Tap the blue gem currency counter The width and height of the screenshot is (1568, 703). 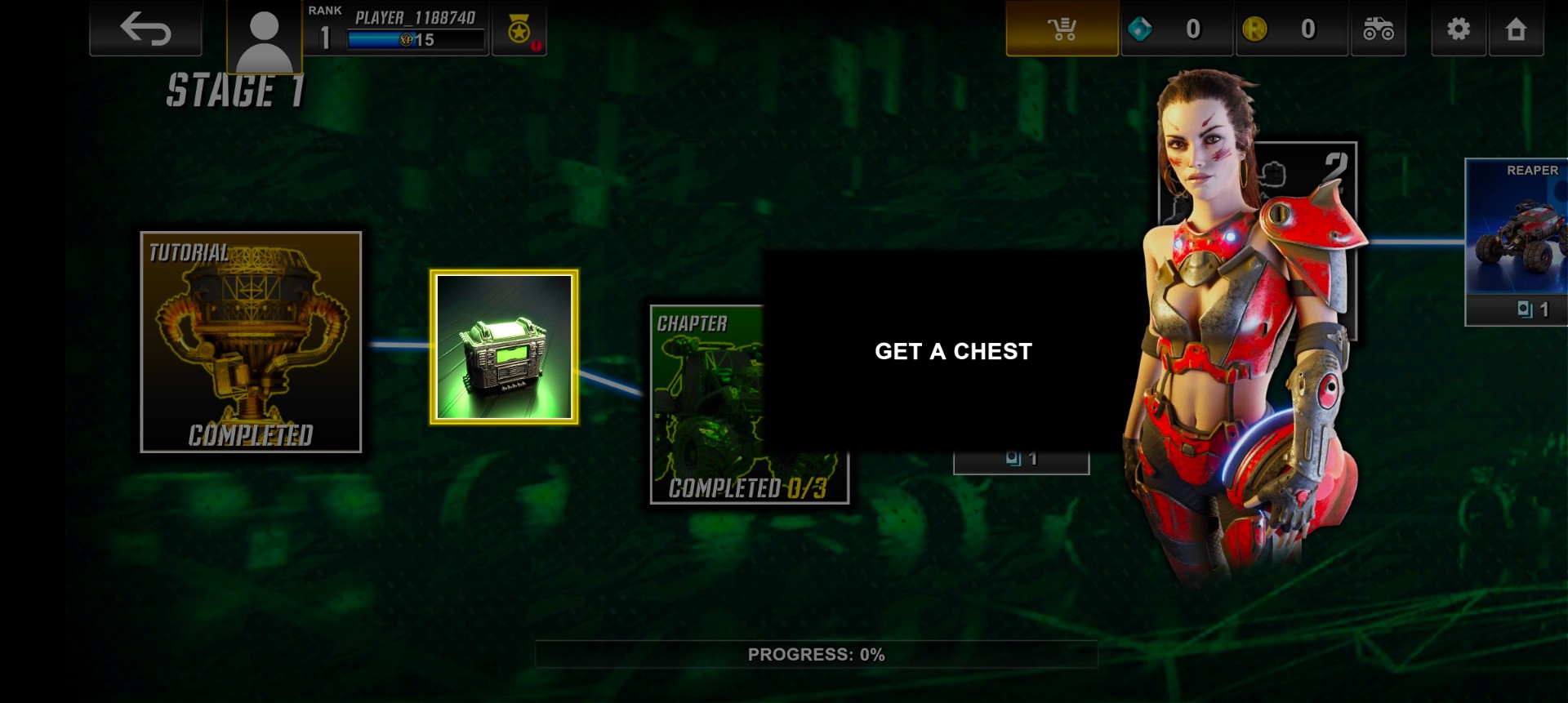(1176, 29)
